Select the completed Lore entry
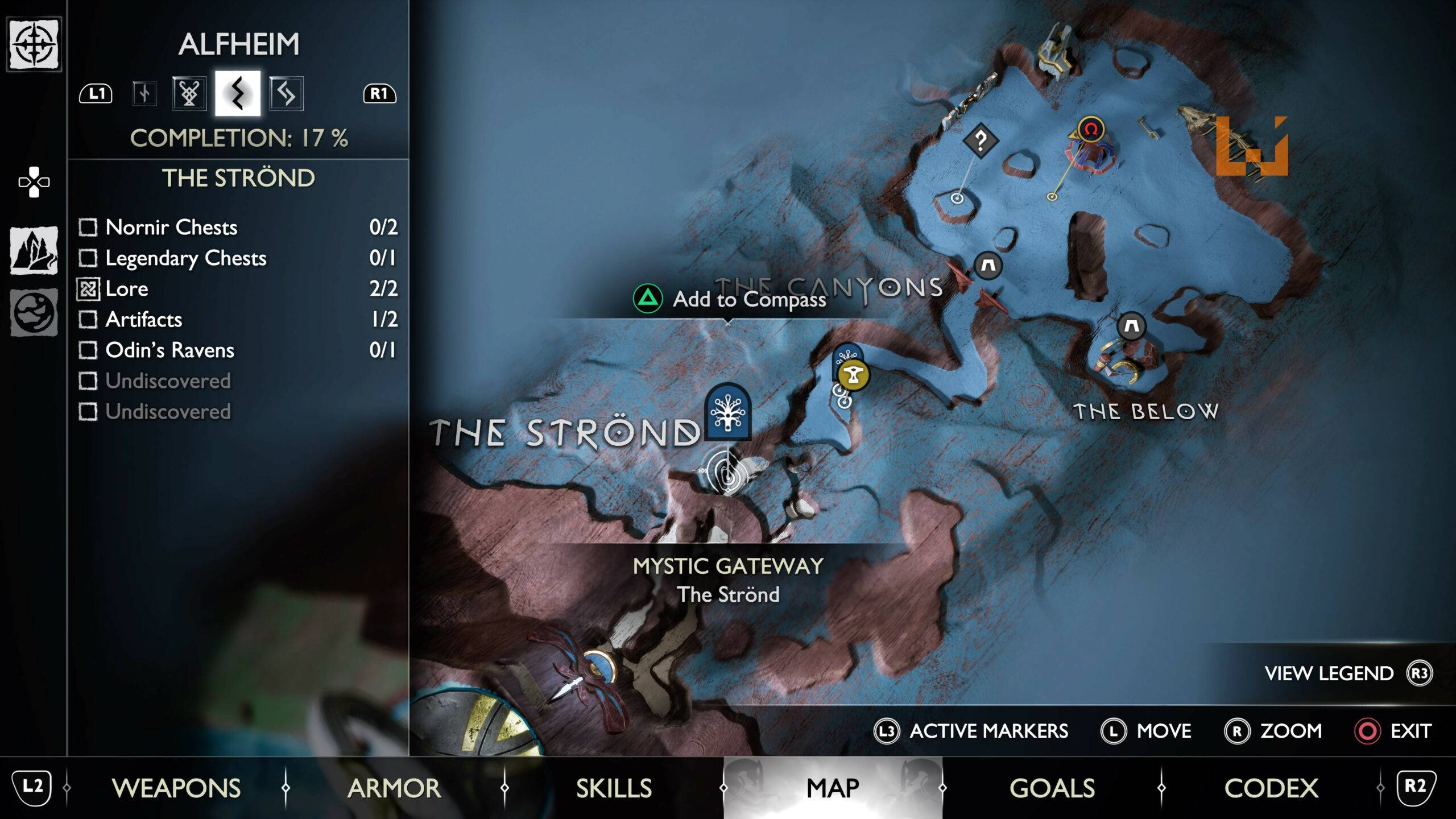Image resolution: width=1456 pixels, height=819 pixels. point(126,289)
